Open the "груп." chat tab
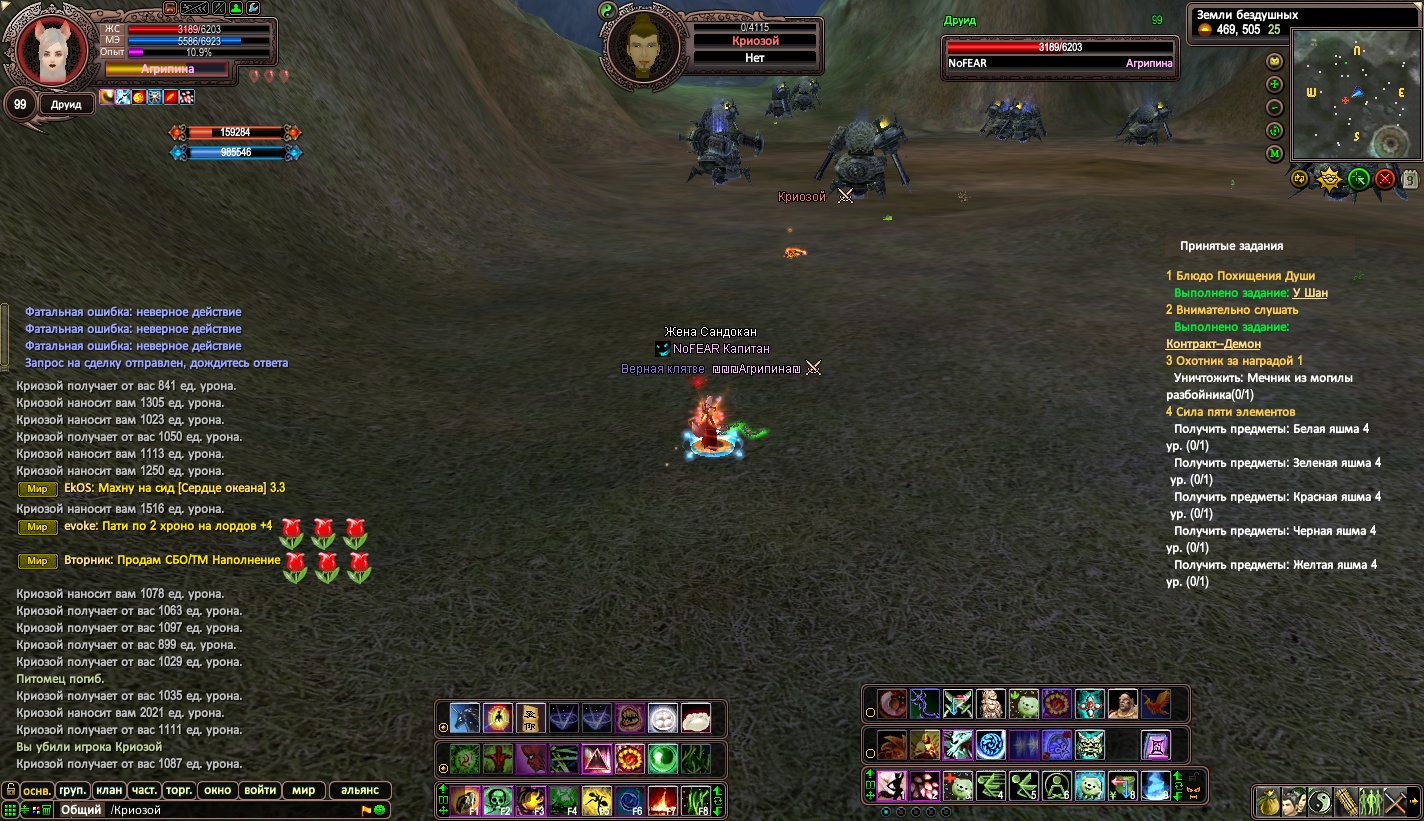The width and height of the screenshot is (1424, 821). (72, 790)
